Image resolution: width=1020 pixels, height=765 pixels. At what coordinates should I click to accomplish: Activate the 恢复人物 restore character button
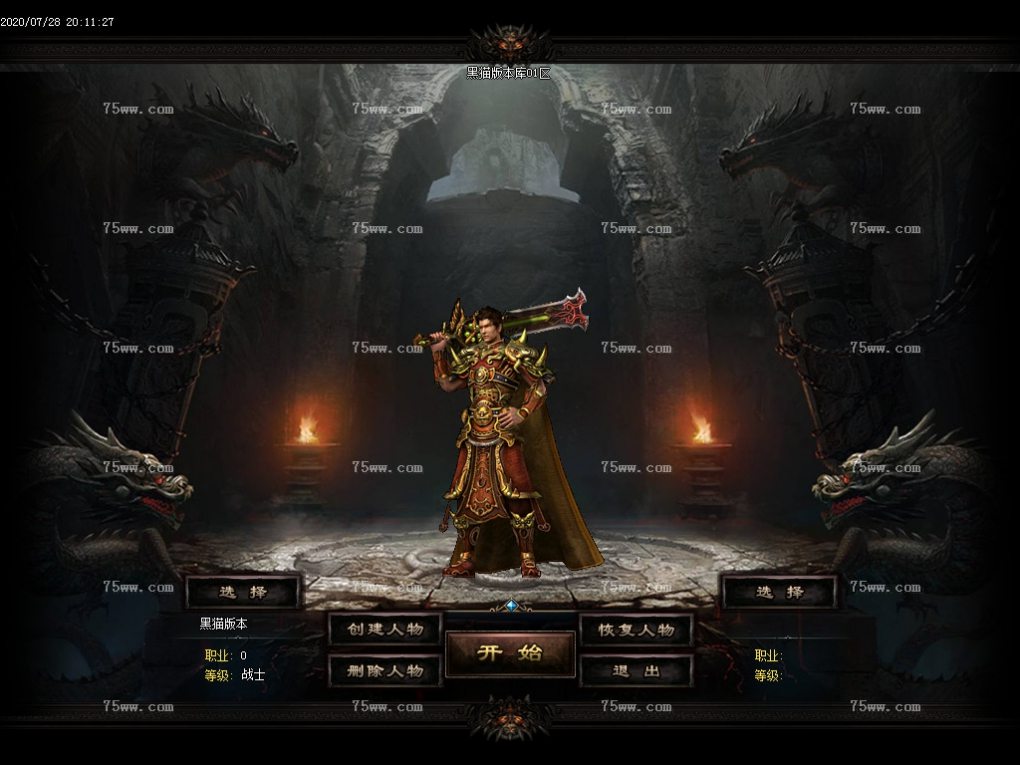point(636,629)
